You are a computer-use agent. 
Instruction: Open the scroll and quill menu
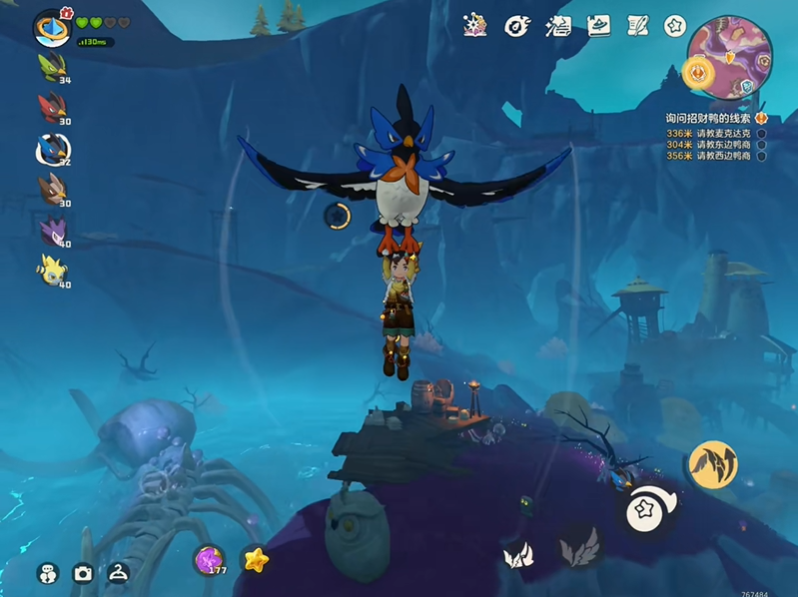click(x=637, y=25)
